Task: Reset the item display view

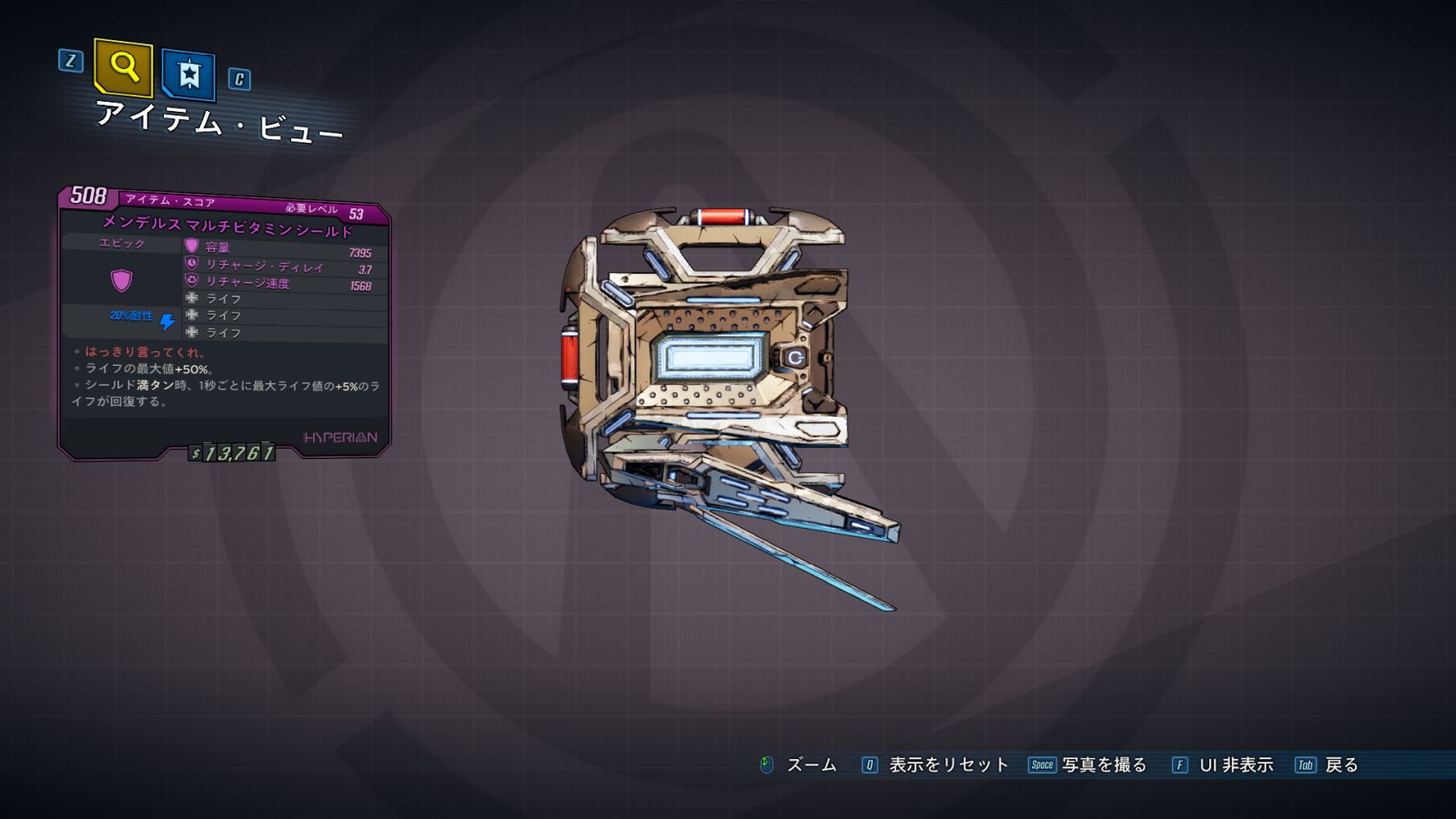Action: [x=936, y=765]
